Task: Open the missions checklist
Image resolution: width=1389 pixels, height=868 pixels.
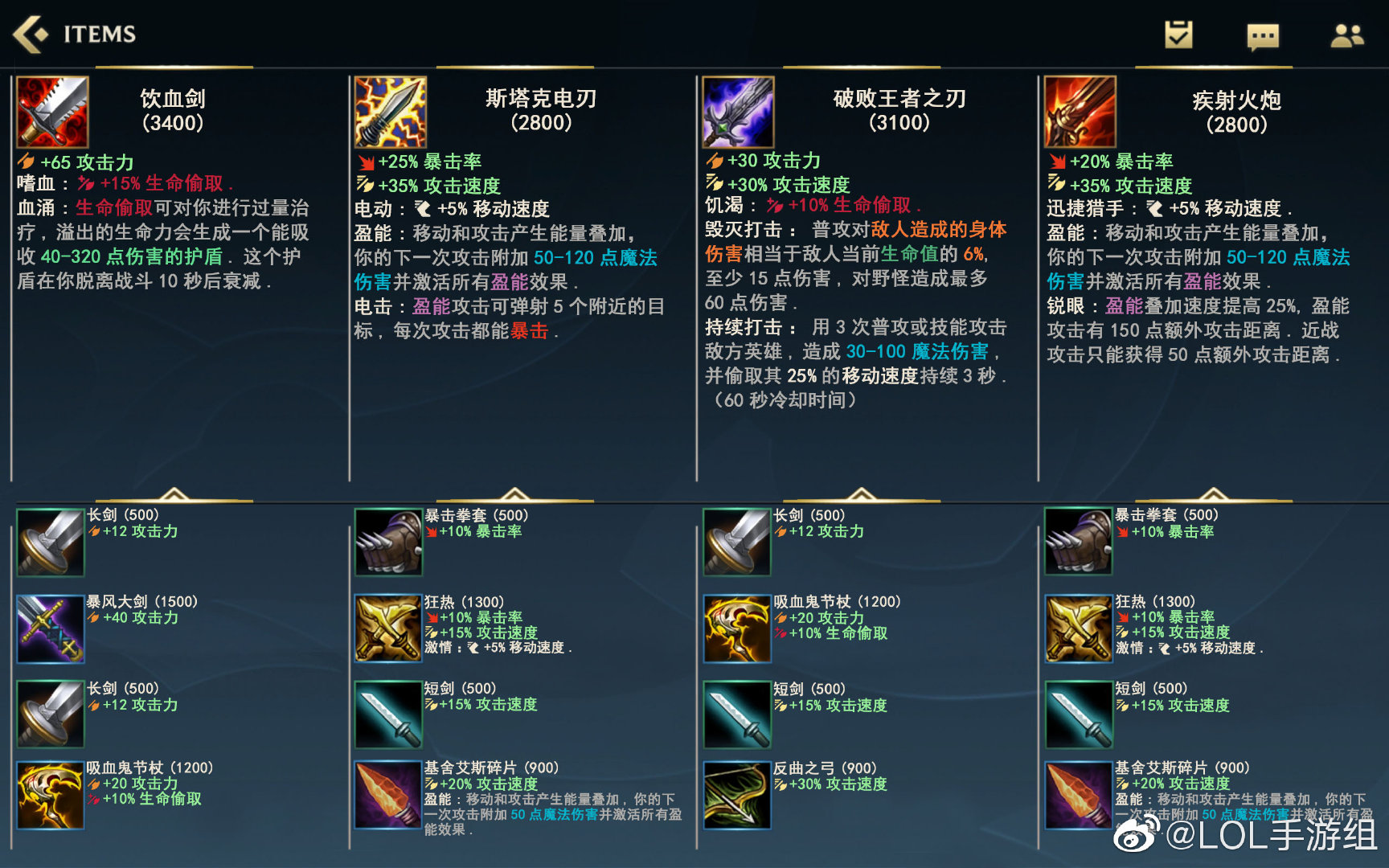Action: [x=1177, y=35]
